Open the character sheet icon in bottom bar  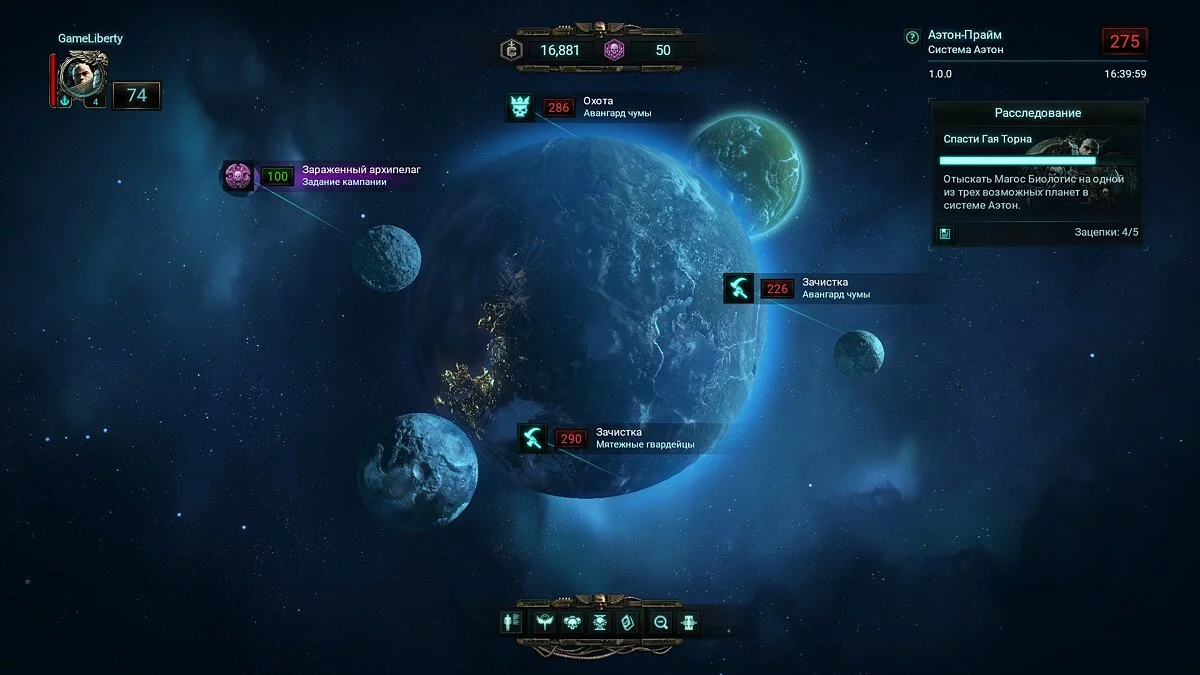coord(511,622)
